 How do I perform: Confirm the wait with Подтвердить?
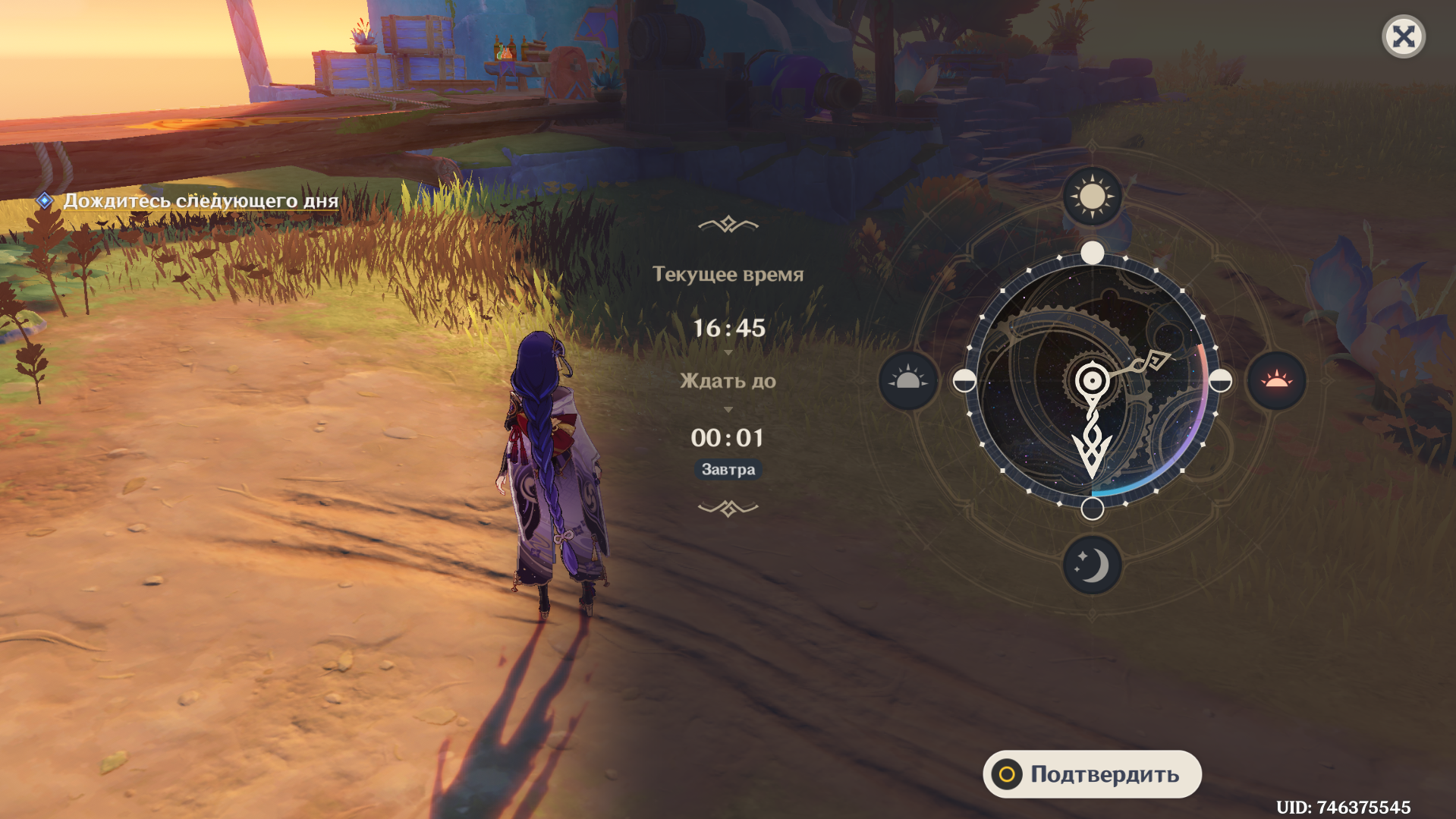1092,774
